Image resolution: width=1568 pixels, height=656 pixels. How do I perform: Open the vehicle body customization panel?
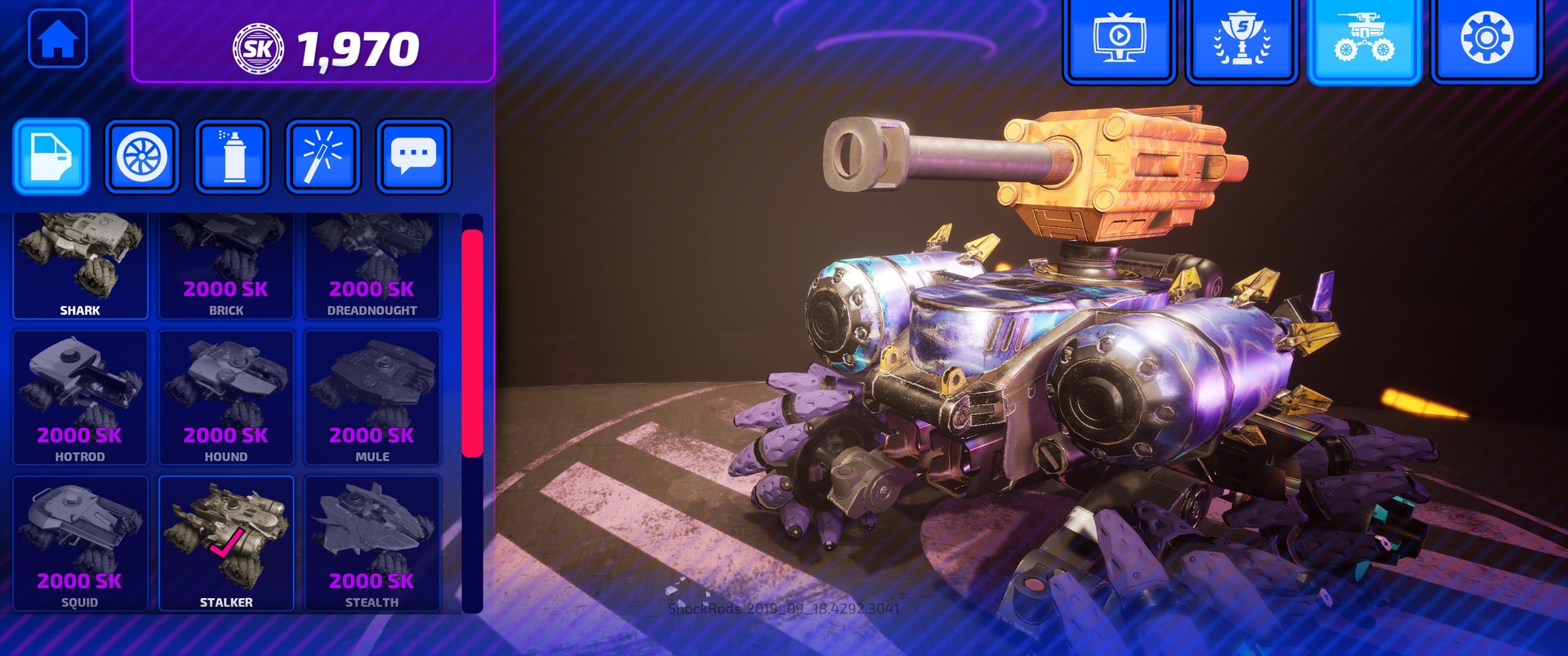click(x=51, y=156)
